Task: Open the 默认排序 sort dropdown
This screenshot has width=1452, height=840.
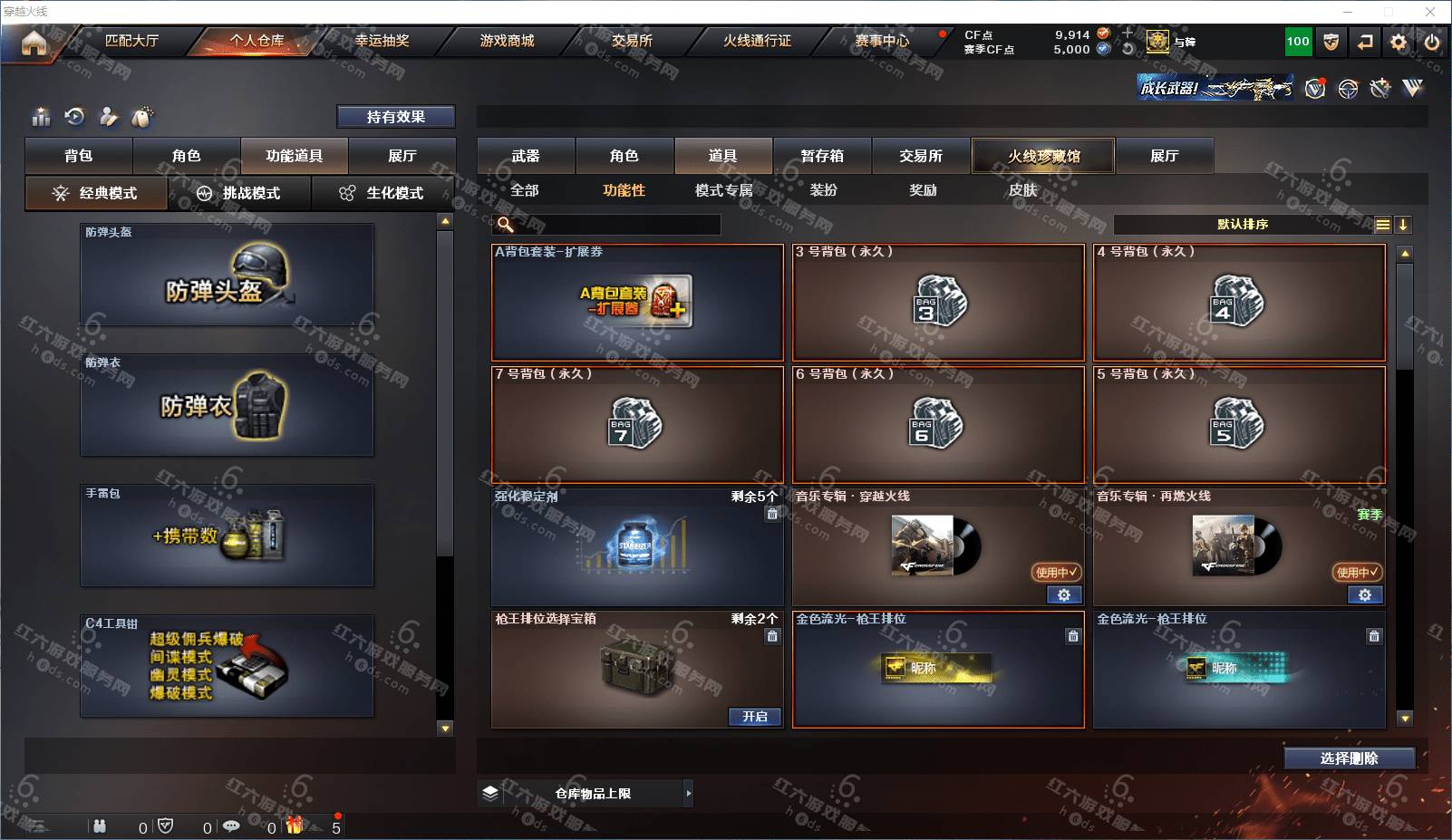Action: click(x=1243, y=225)
